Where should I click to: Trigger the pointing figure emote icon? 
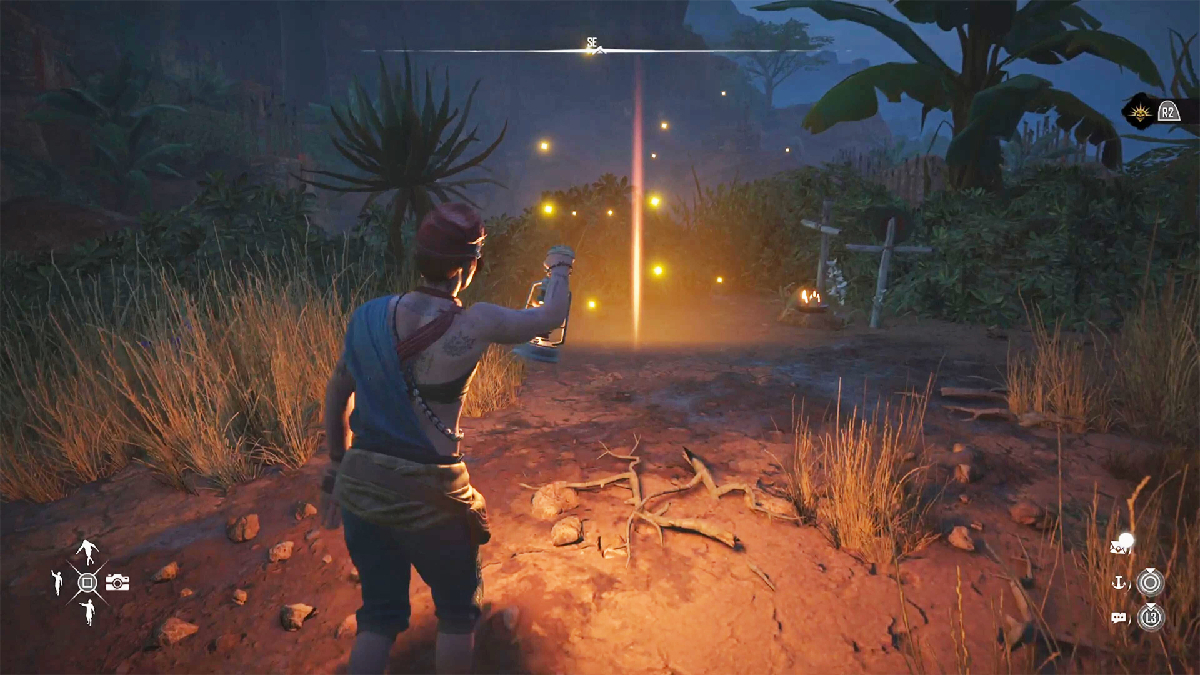click(88, 612)
